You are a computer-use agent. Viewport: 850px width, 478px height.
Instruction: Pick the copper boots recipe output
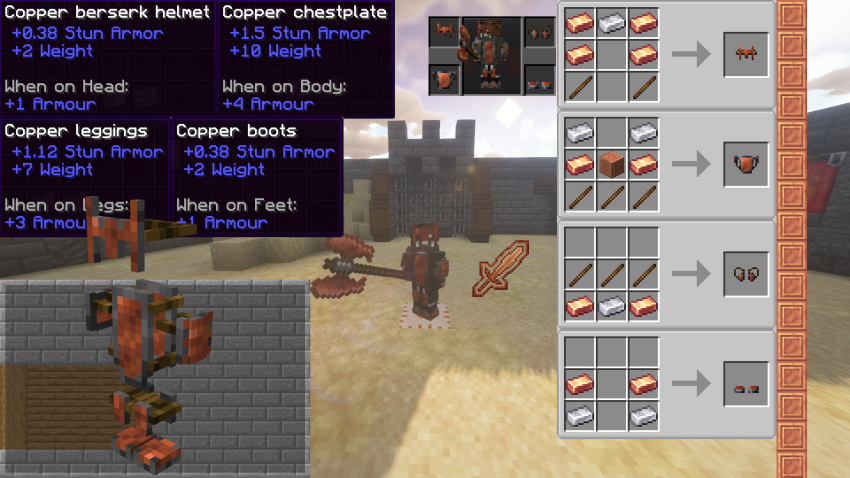point(746,383)
